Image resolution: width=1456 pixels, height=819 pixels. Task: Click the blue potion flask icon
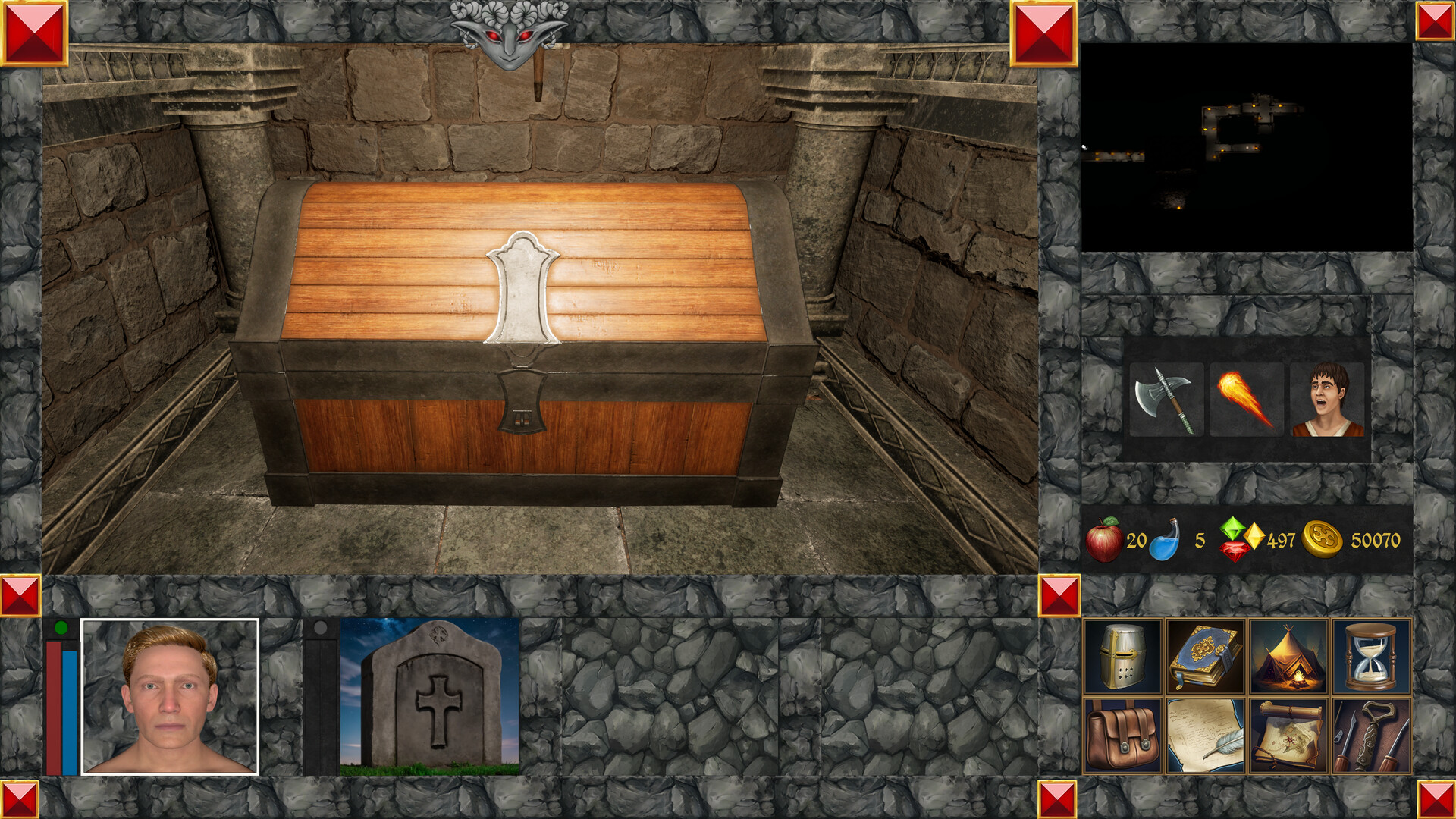click(1167, 540)
